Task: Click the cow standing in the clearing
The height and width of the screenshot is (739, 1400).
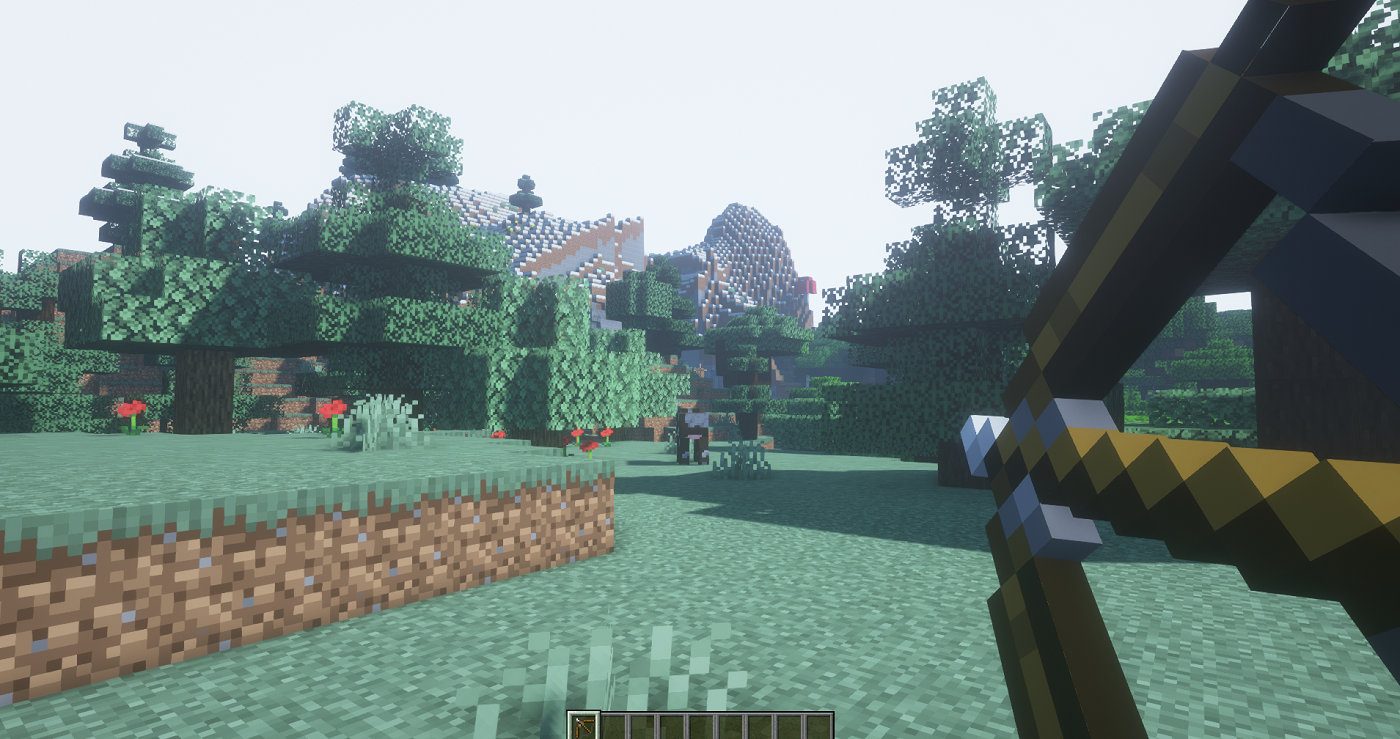Action: click(692, 430)
